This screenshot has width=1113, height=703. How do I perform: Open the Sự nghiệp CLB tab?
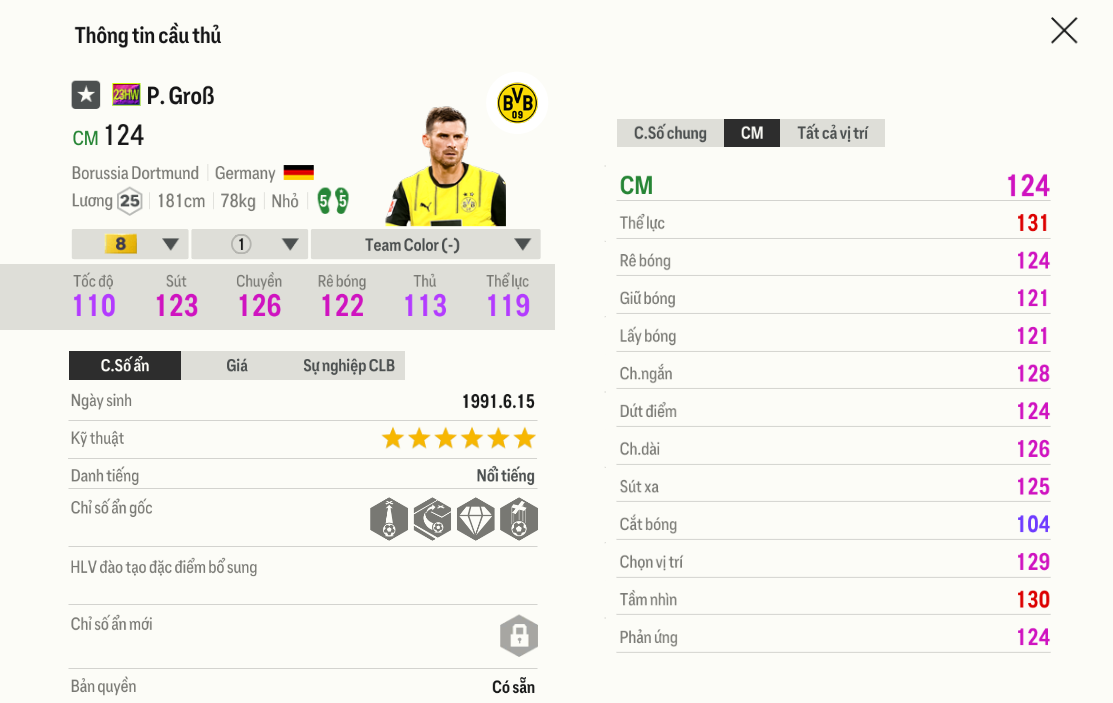click(348, 366)
